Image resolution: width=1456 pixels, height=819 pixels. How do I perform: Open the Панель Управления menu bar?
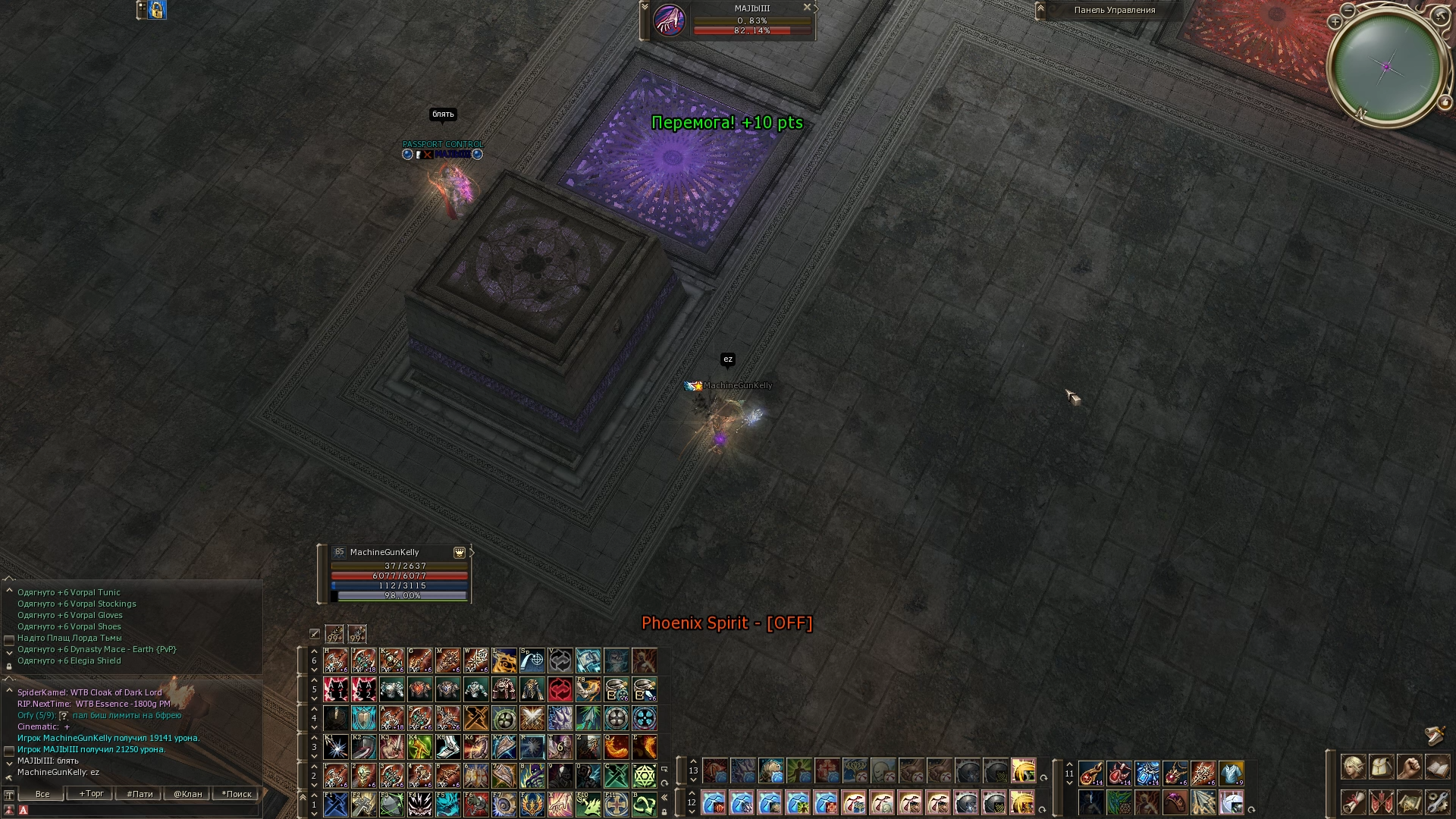[x=1113, y=11]
